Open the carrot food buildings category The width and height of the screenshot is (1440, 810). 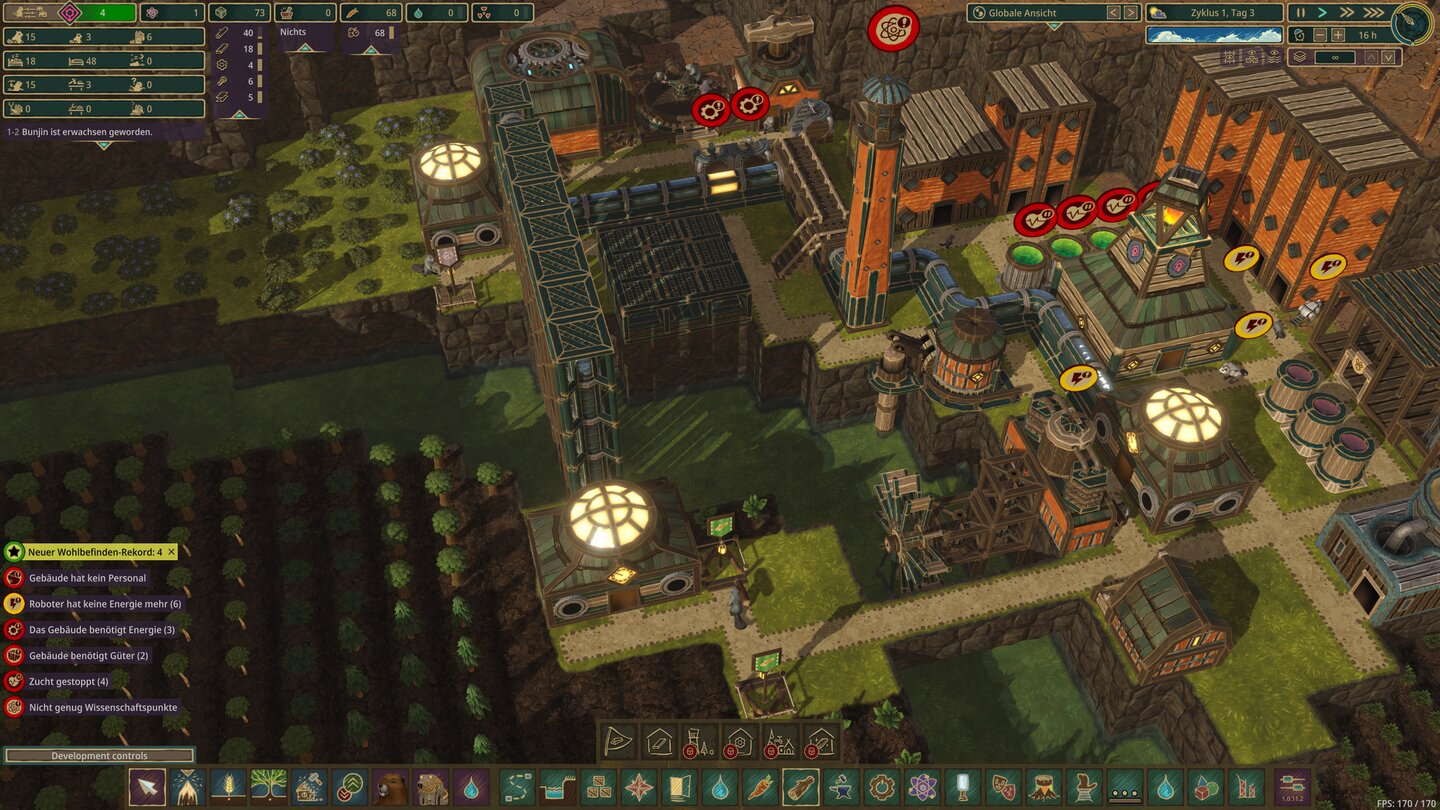point(760,787)
